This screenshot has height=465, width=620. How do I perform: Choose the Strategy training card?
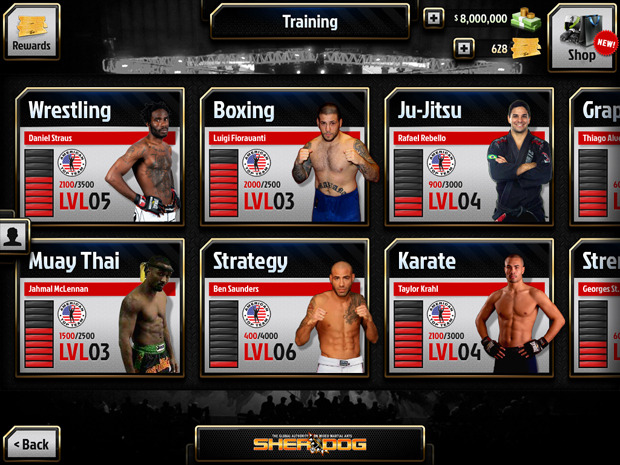coord(285,308)
